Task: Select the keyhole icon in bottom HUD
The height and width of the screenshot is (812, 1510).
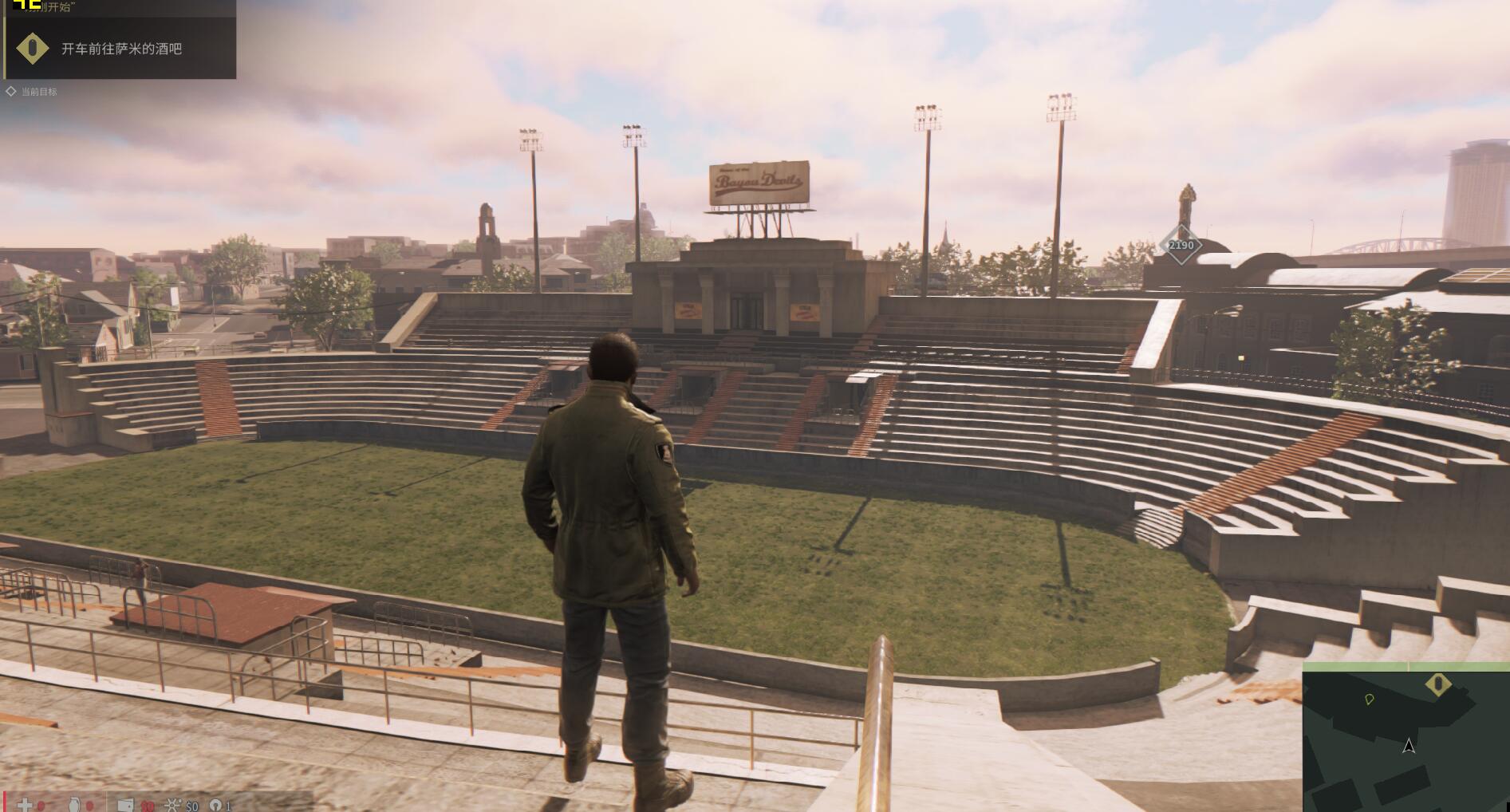Action: click(214, 806)
